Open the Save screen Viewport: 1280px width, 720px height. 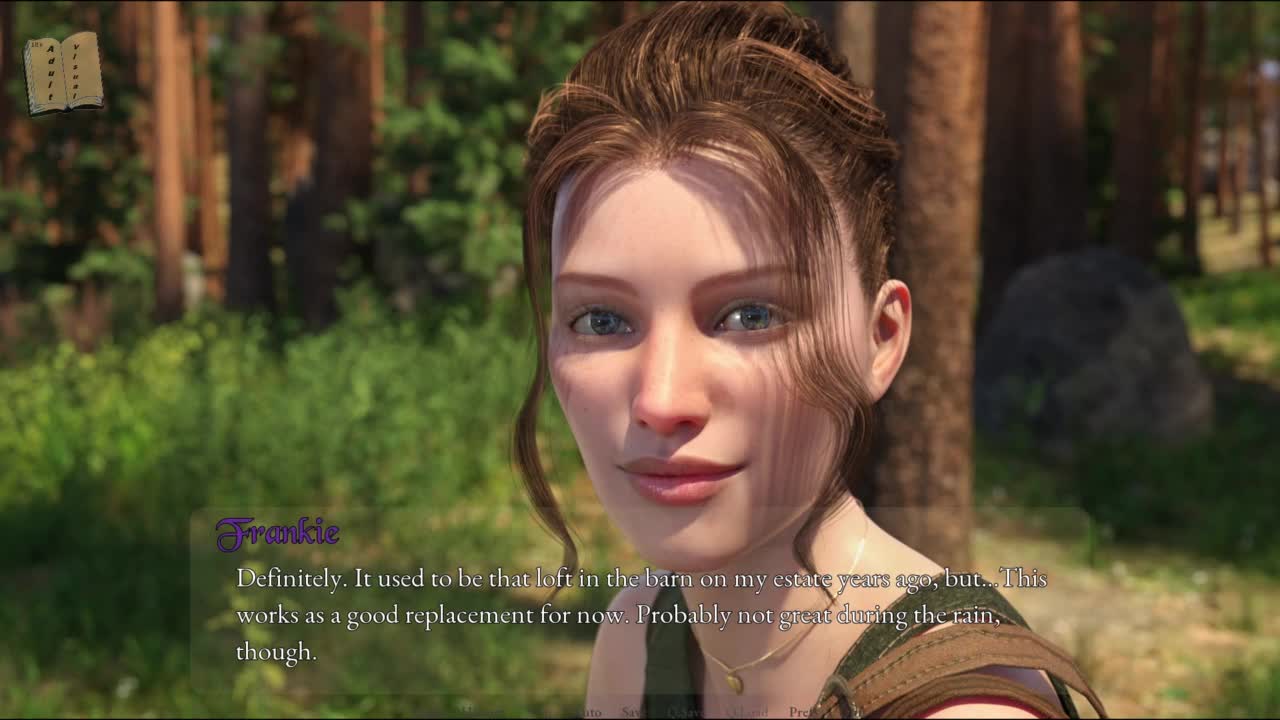point(634,712)
